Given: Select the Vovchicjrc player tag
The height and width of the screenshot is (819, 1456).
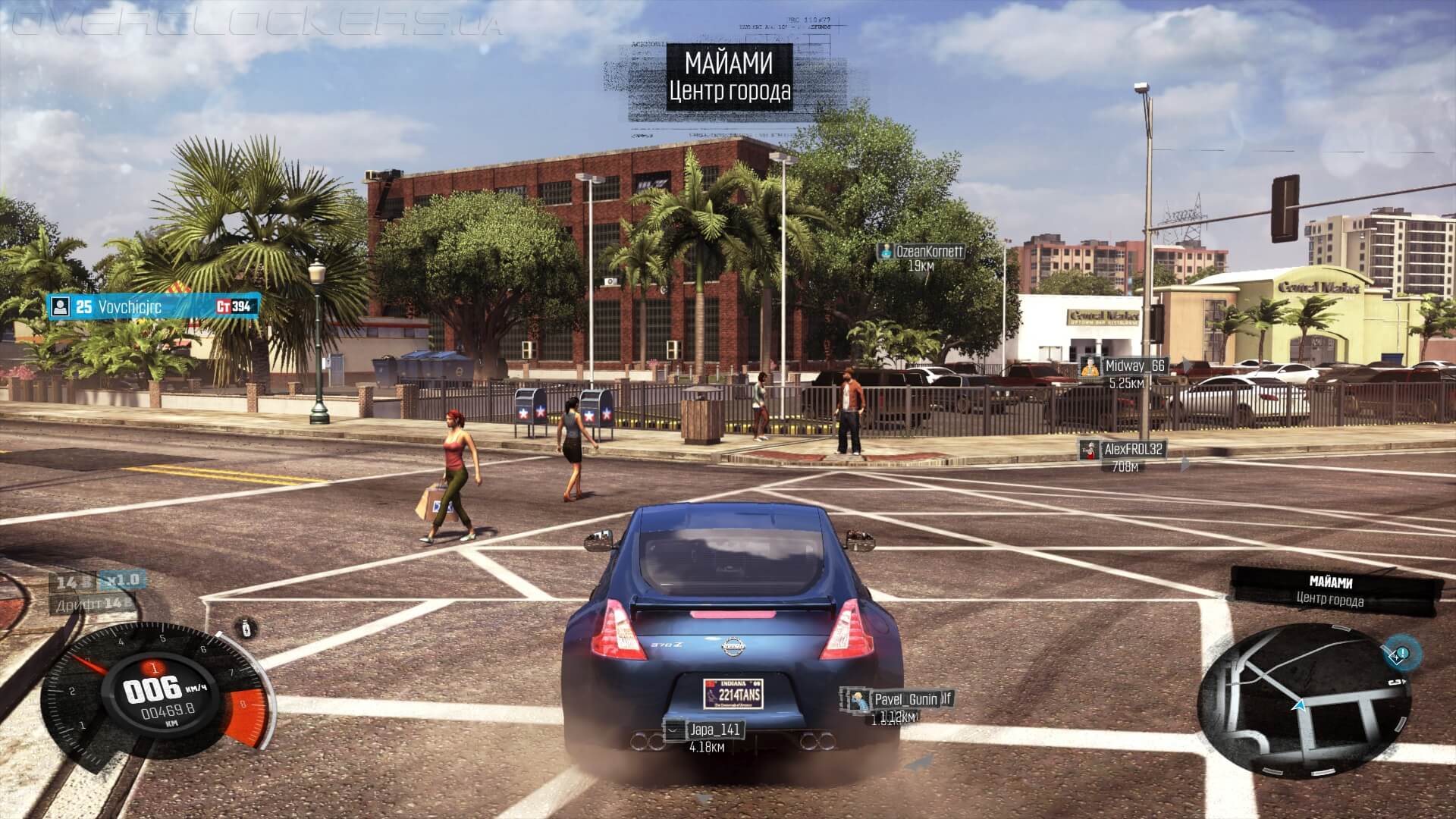Looking at the screenshot, I should point(154,306).
